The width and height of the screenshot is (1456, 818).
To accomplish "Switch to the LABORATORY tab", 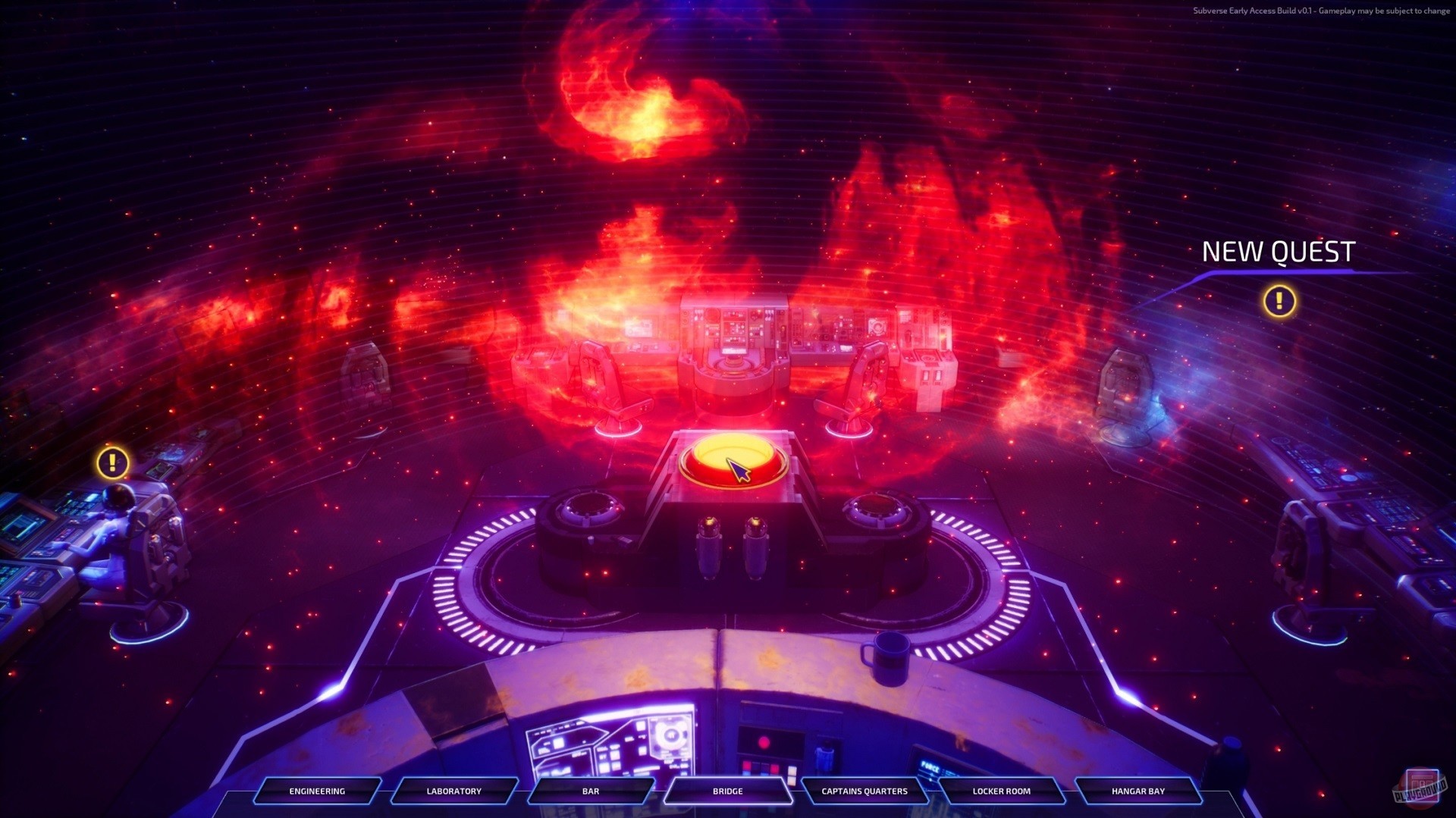I will pos(453,791).
